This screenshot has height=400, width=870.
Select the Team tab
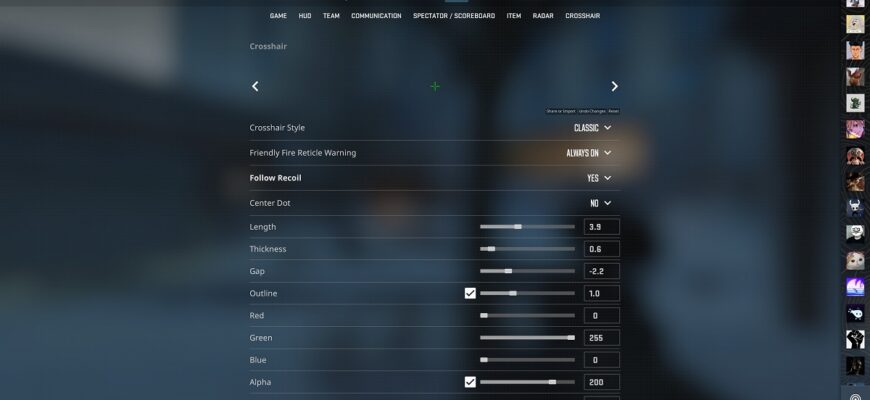[331, 16]
